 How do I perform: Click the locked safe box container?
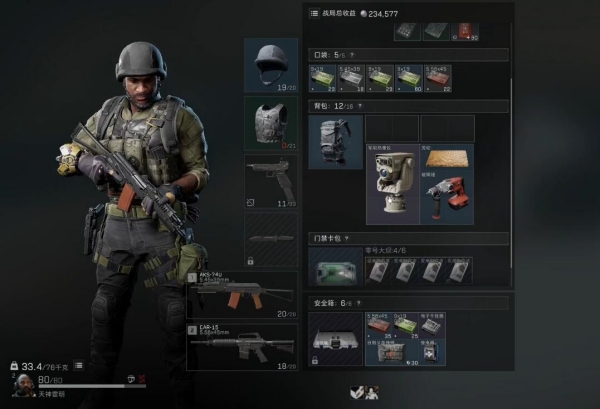point(336,338)
